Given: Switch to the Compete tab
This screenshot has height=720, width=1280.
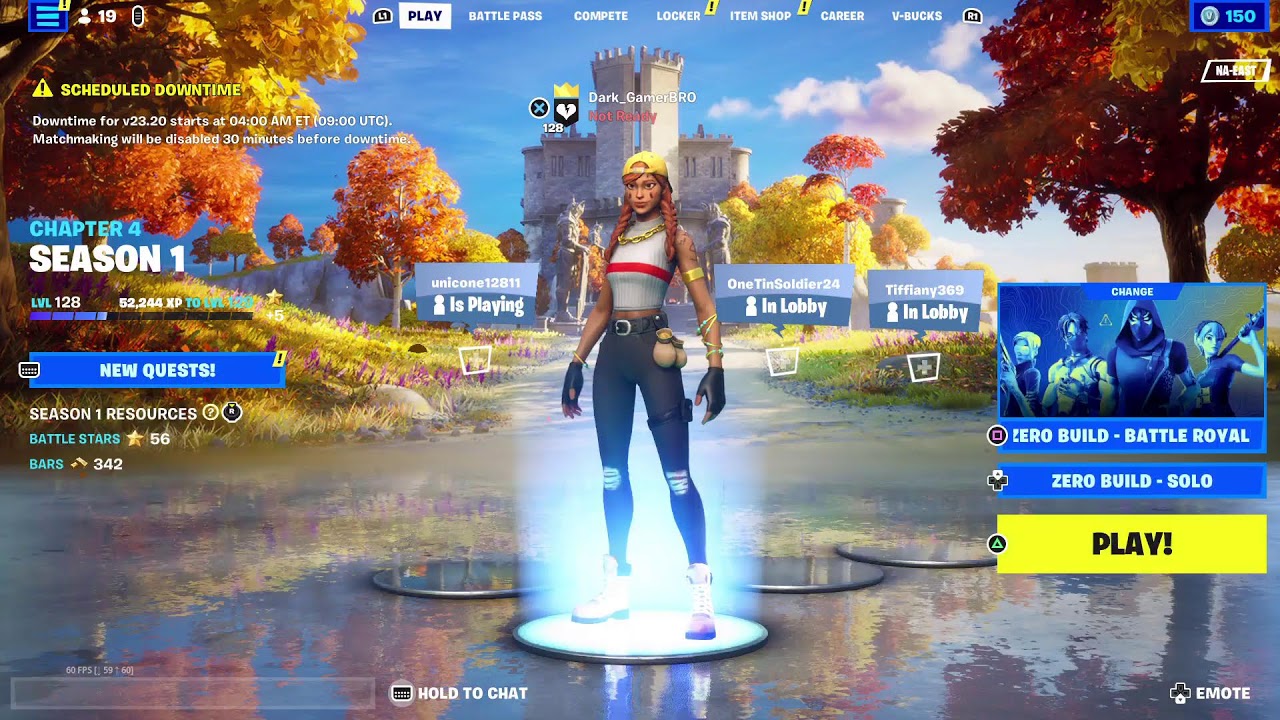Looking at the screenshot, I should 600,16.
